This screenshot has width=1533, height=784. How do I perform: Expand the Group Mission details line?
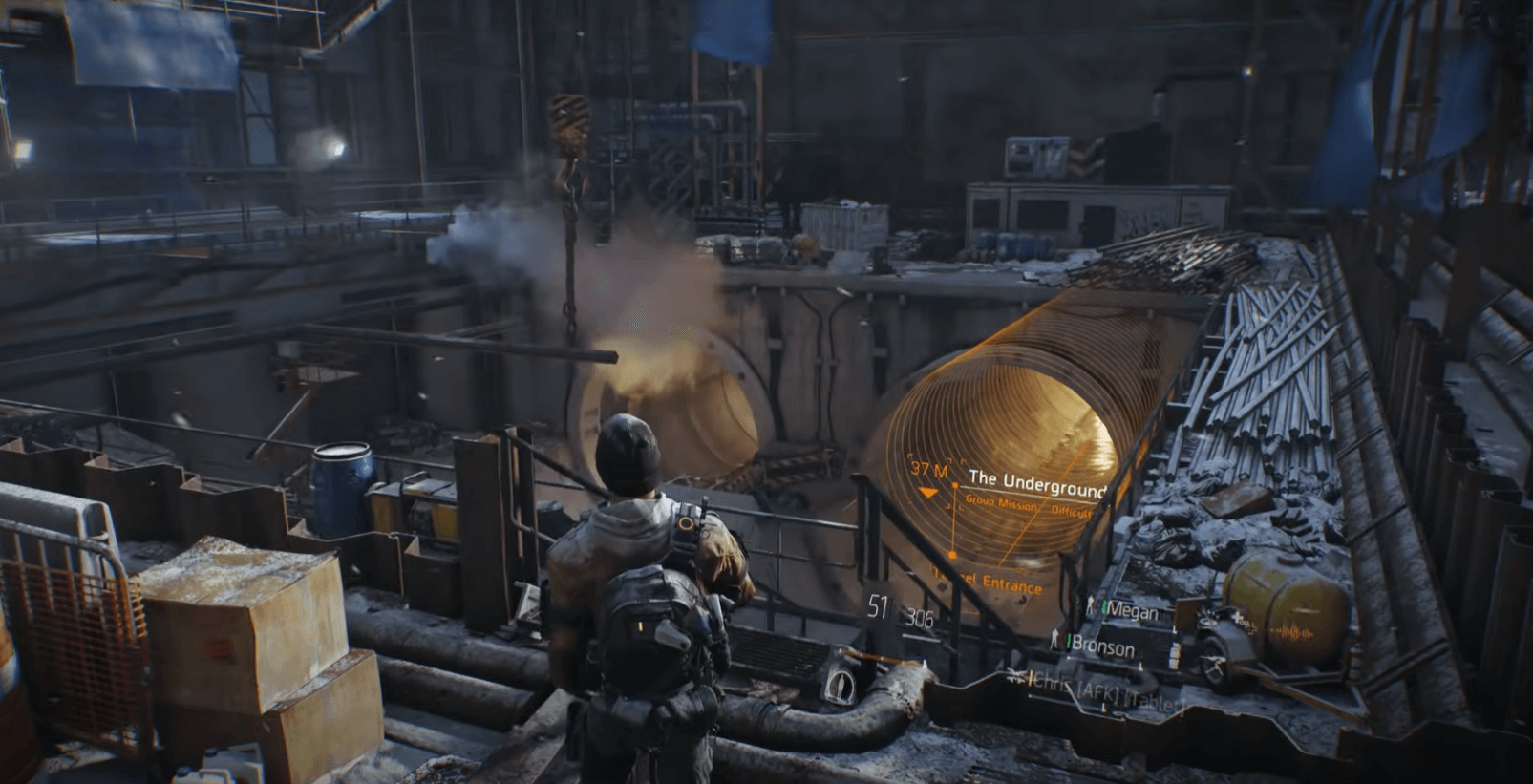coord(1000,501)
